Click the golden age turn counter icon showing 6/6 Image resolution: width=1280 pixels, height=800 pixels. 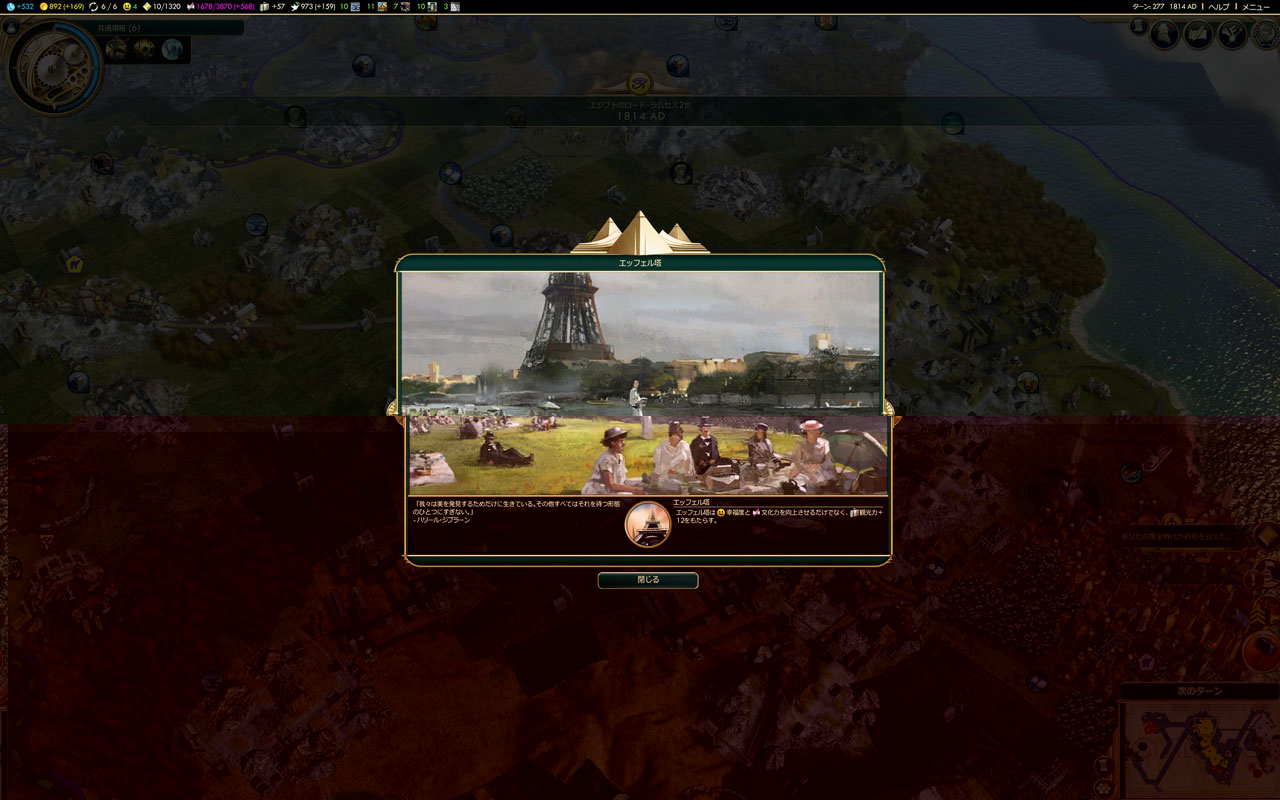93,6
